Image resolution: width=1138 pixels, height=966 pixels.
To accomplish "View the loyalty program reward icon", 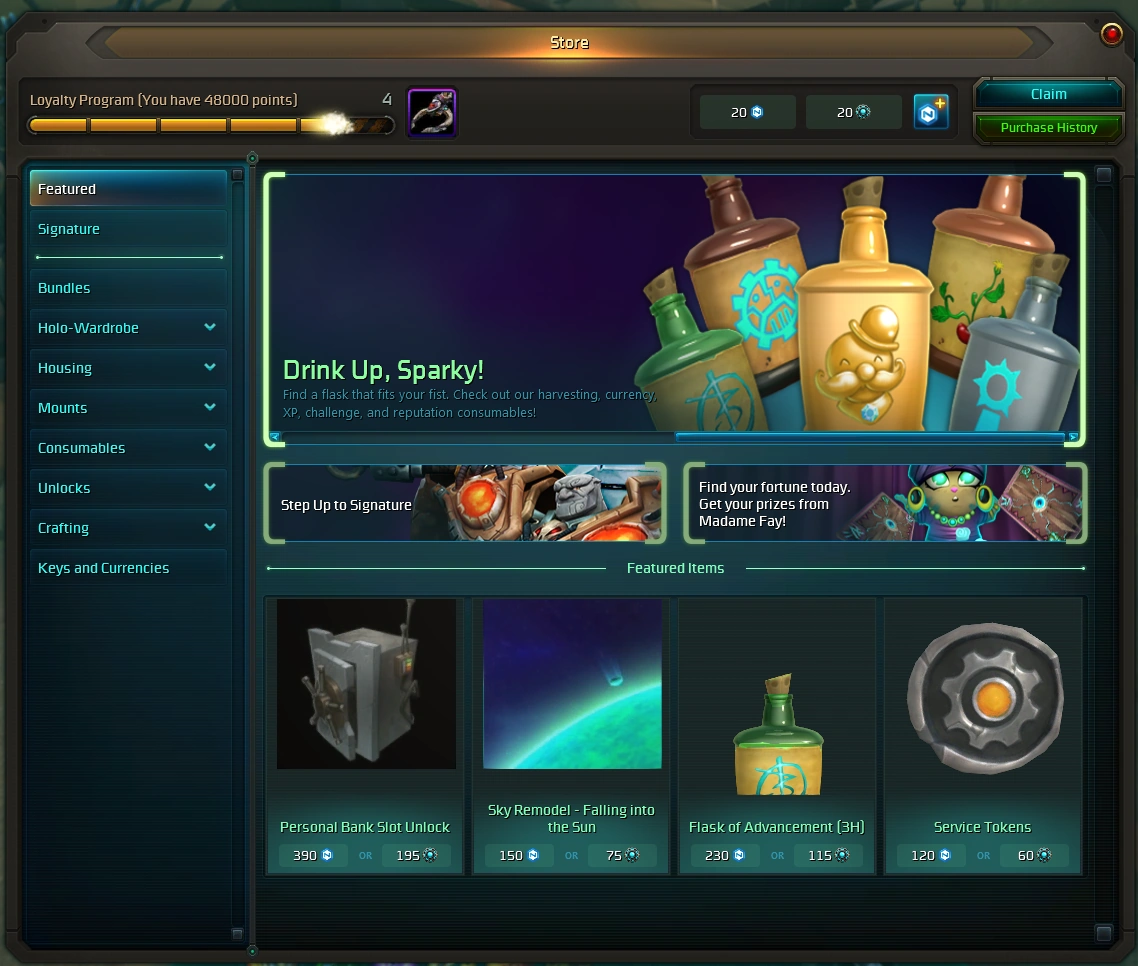I will point(432,112).
